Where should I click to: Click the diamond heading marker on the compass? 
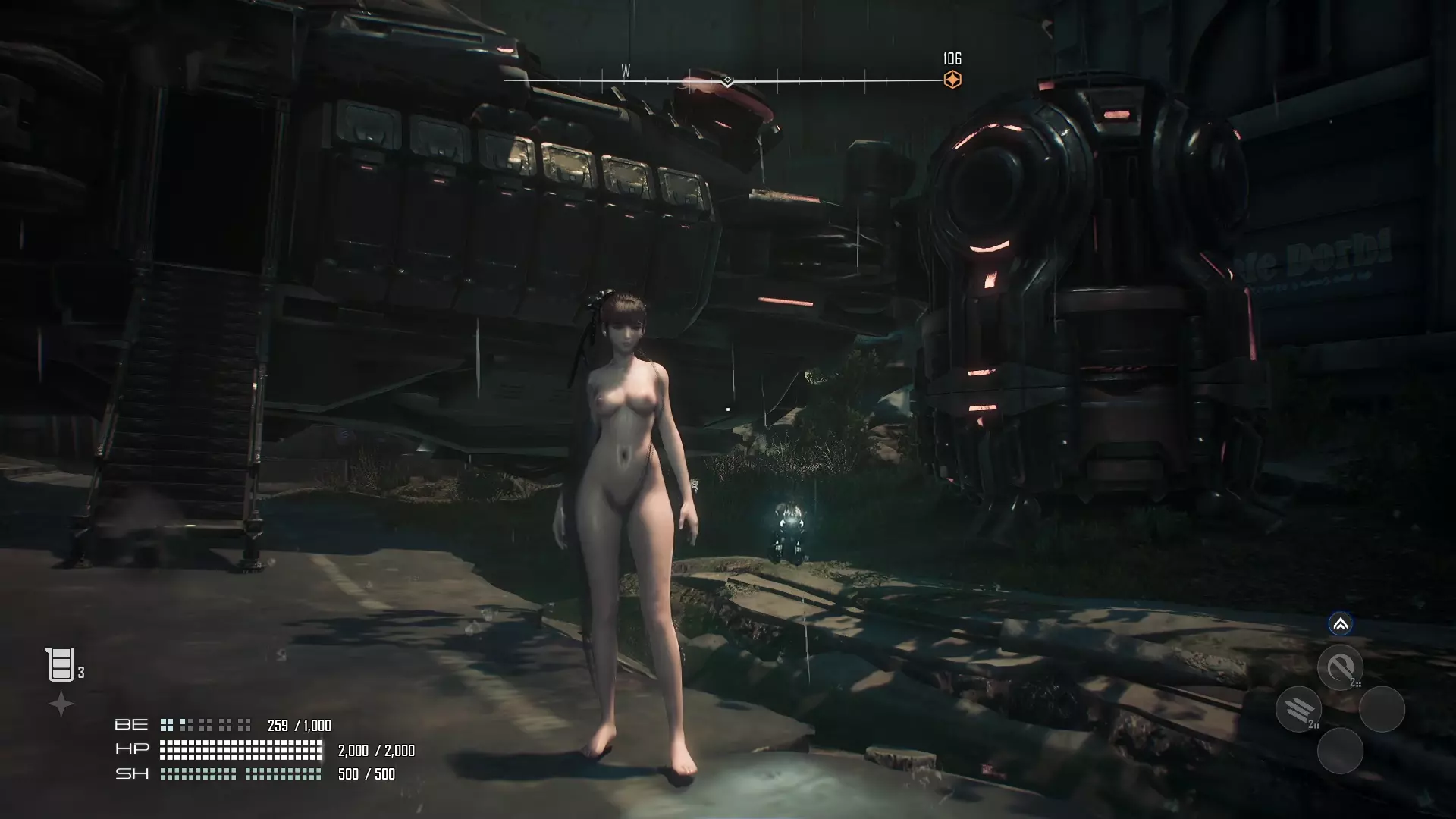tap(727, 80)
